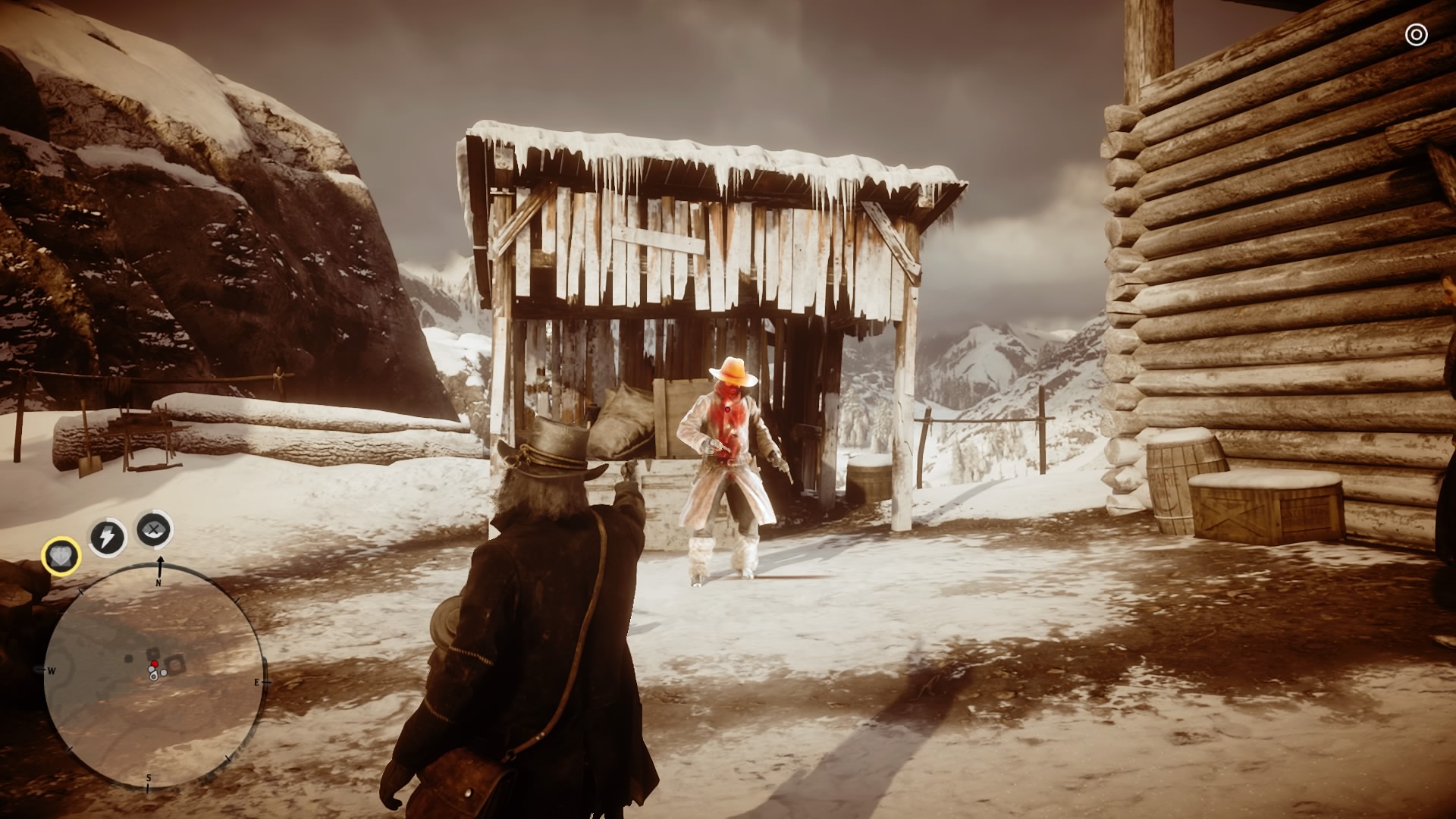Click the E marker on the compass edge

(256, 682)
